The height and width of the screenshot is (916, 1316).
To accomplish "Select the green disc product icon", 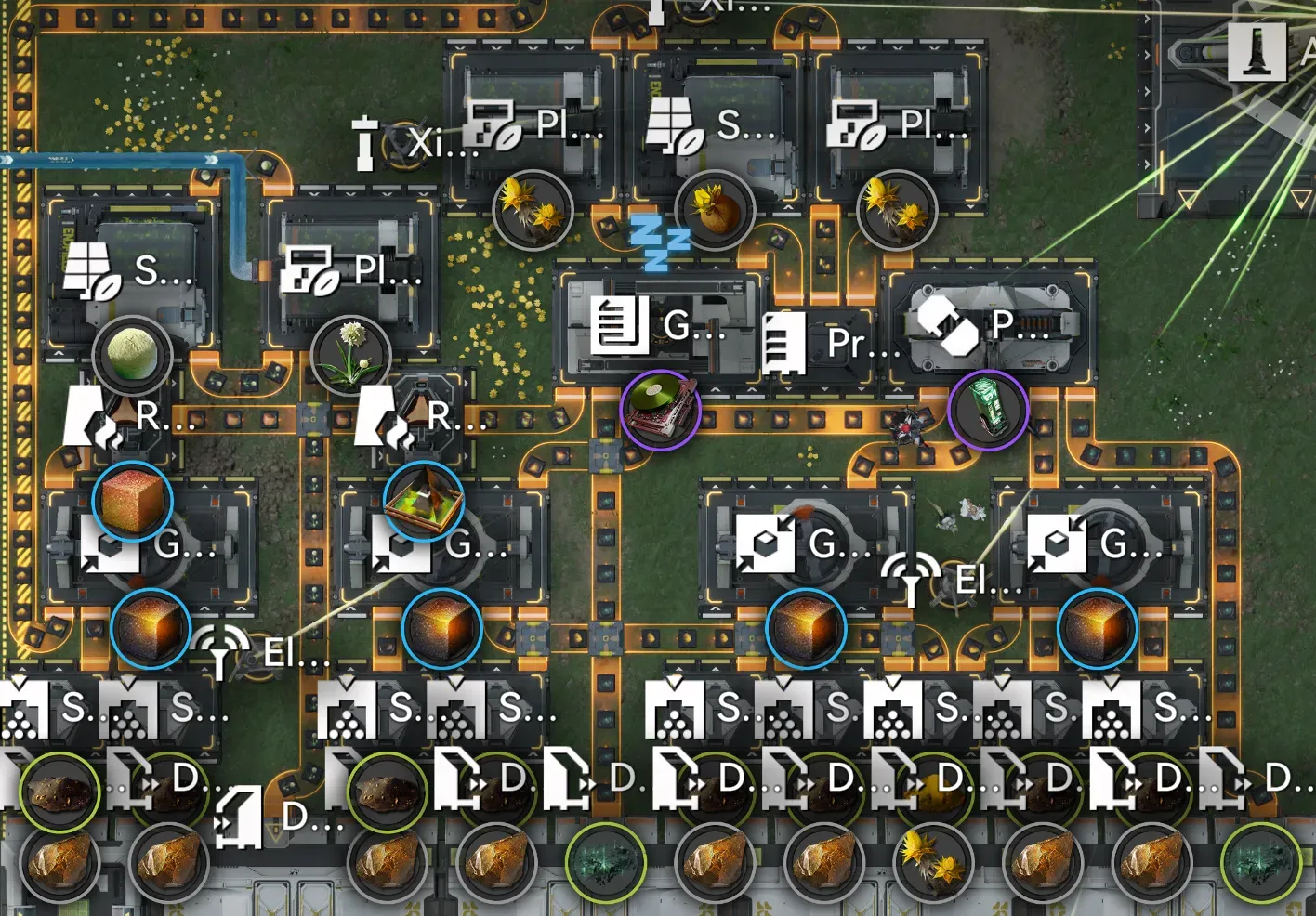I will [660, 410].
